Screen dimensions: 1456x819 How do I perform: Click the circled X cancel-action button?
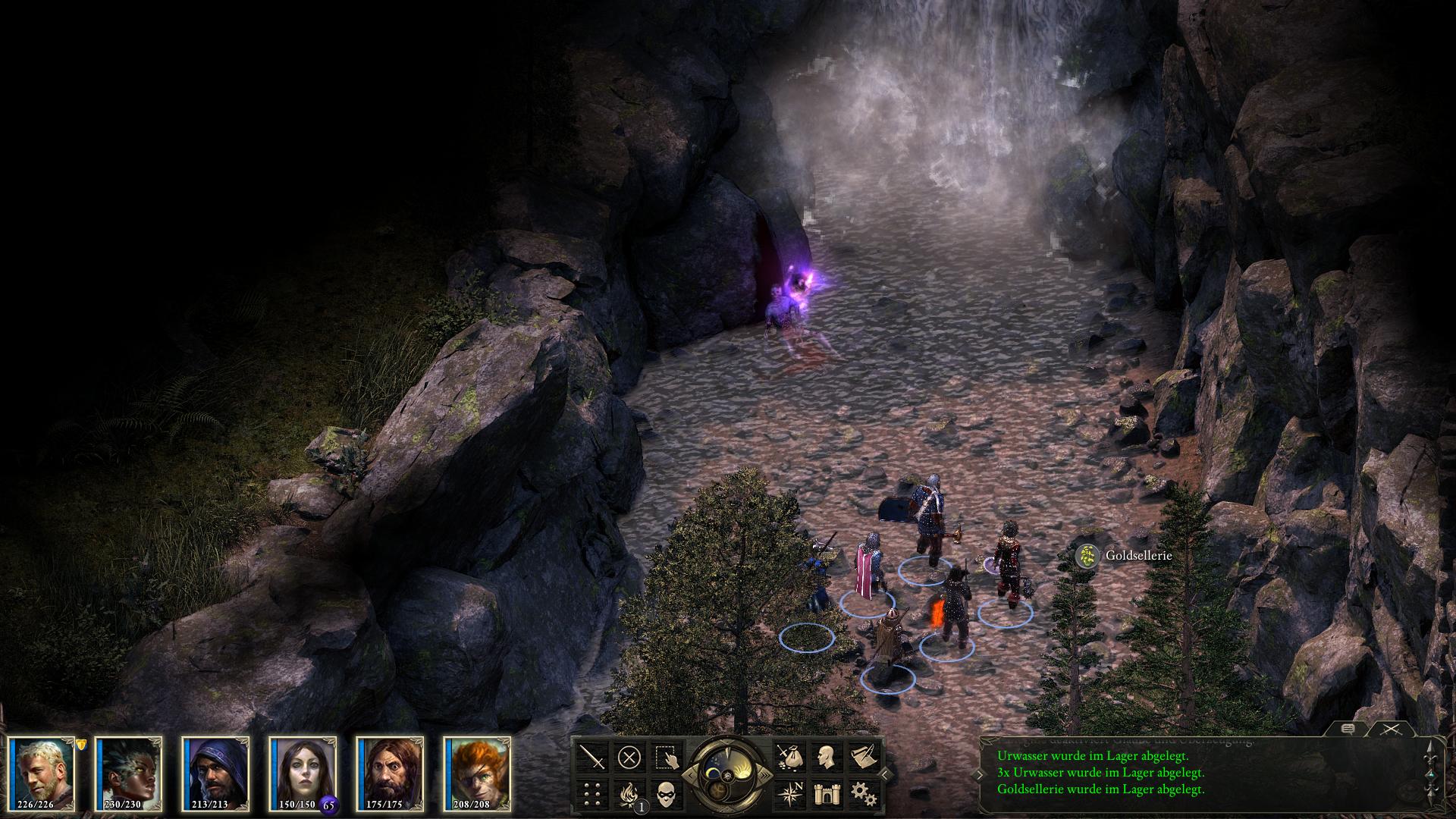tap(629, 757)
